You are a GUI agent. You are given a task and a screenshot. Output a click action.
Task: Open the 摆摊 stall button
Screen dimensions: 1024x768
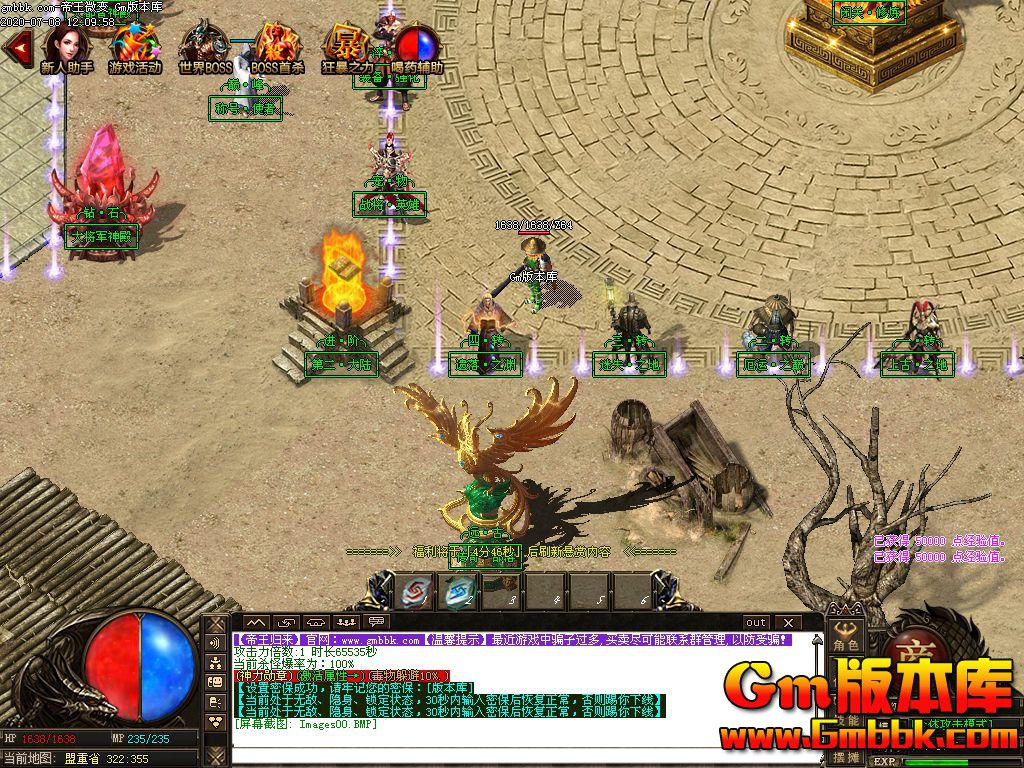coord(846,758)
